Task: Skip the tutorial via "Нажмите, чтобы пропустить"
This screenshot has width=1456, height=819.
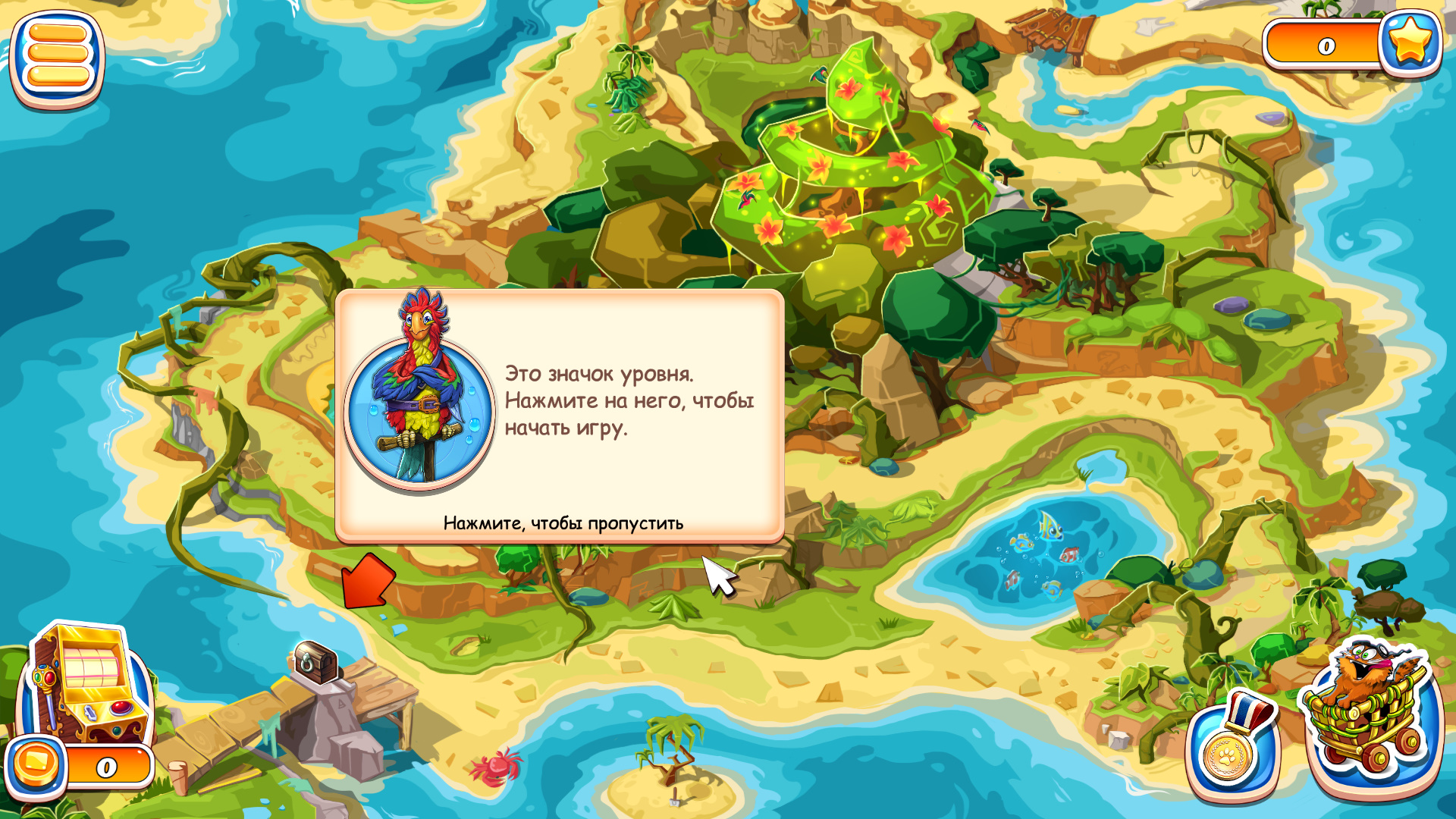Action: click(563, 523)
